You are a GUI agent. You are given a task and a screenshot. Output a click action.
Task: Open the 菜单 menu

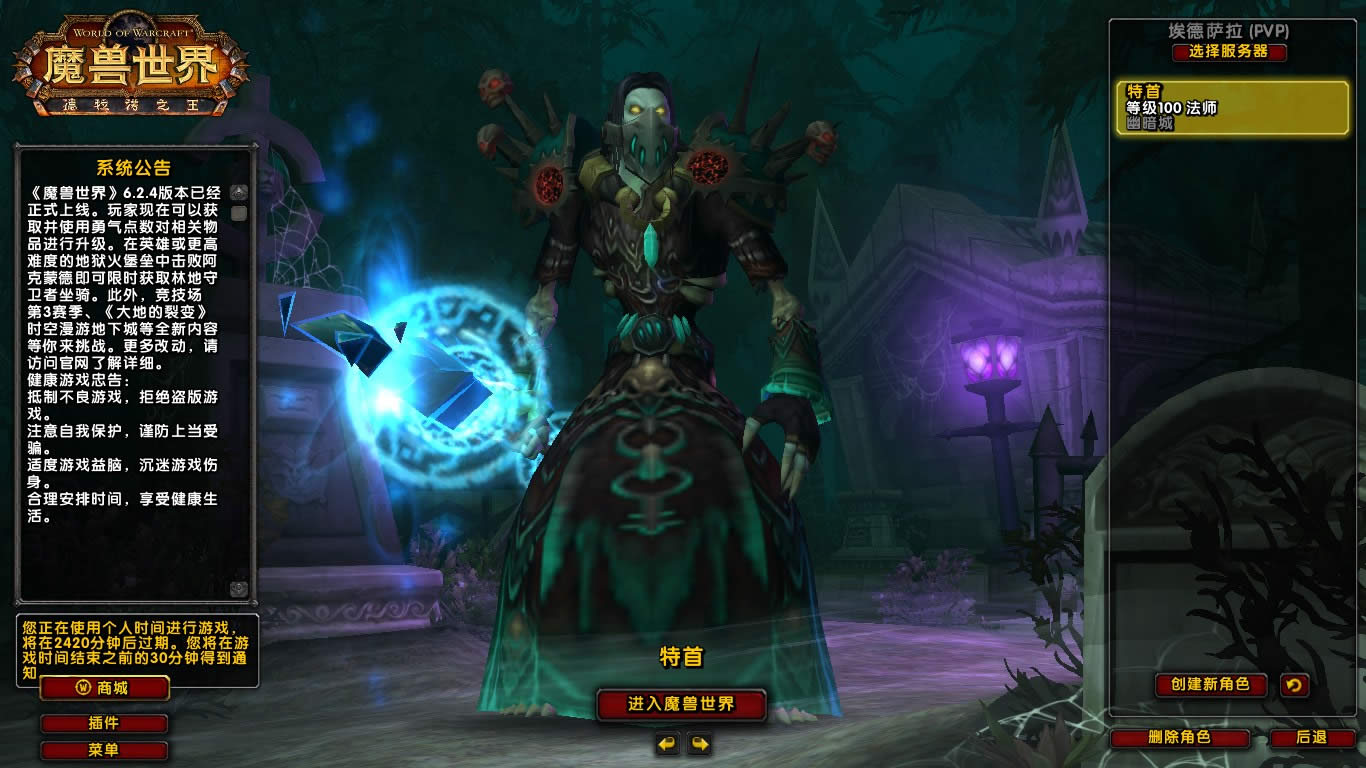104,750
